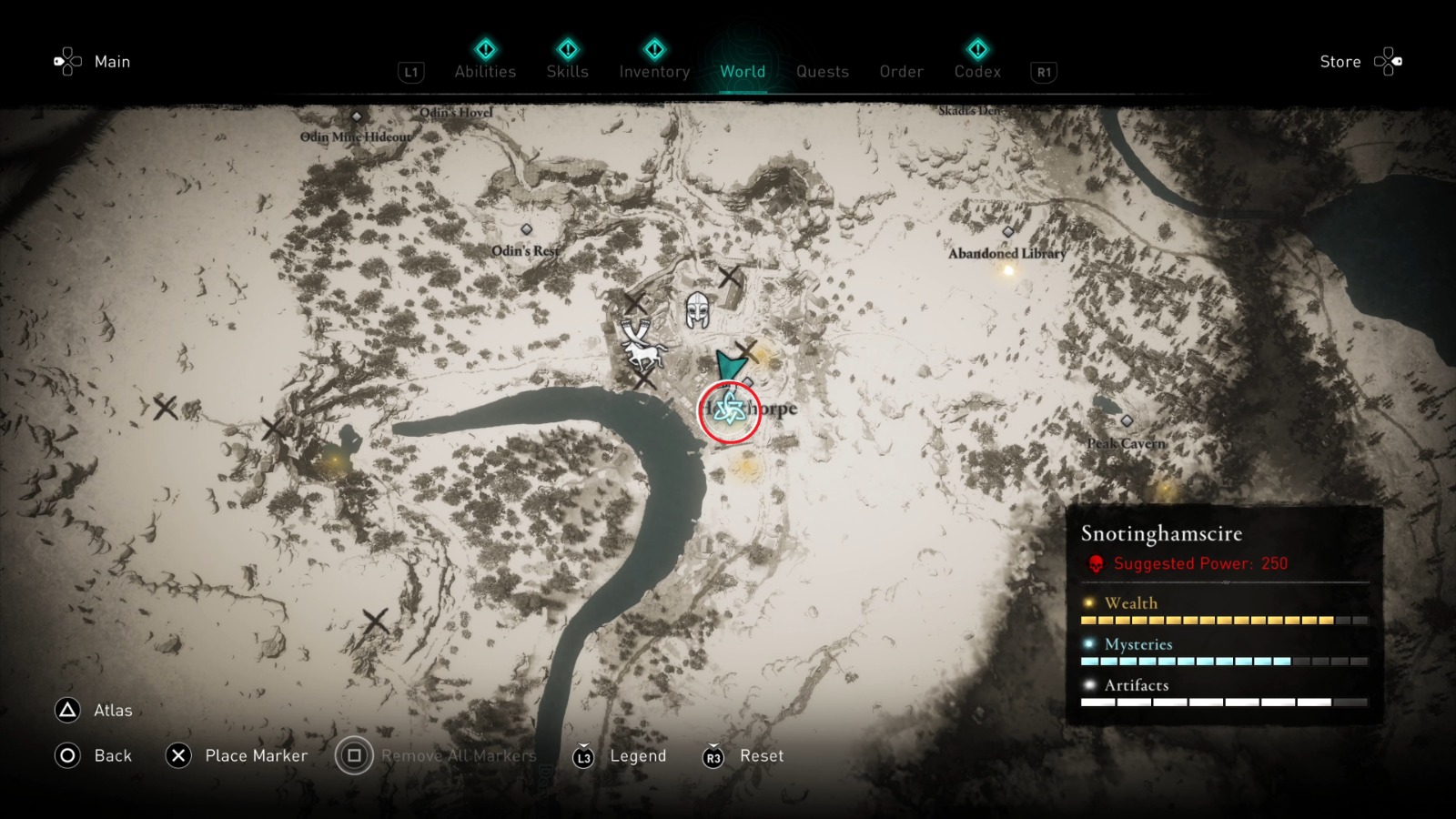Click the red skull Suggested Power icon
Image resolution: width=1456 pixels, height=819 pixels.
tap(1095, 562)
